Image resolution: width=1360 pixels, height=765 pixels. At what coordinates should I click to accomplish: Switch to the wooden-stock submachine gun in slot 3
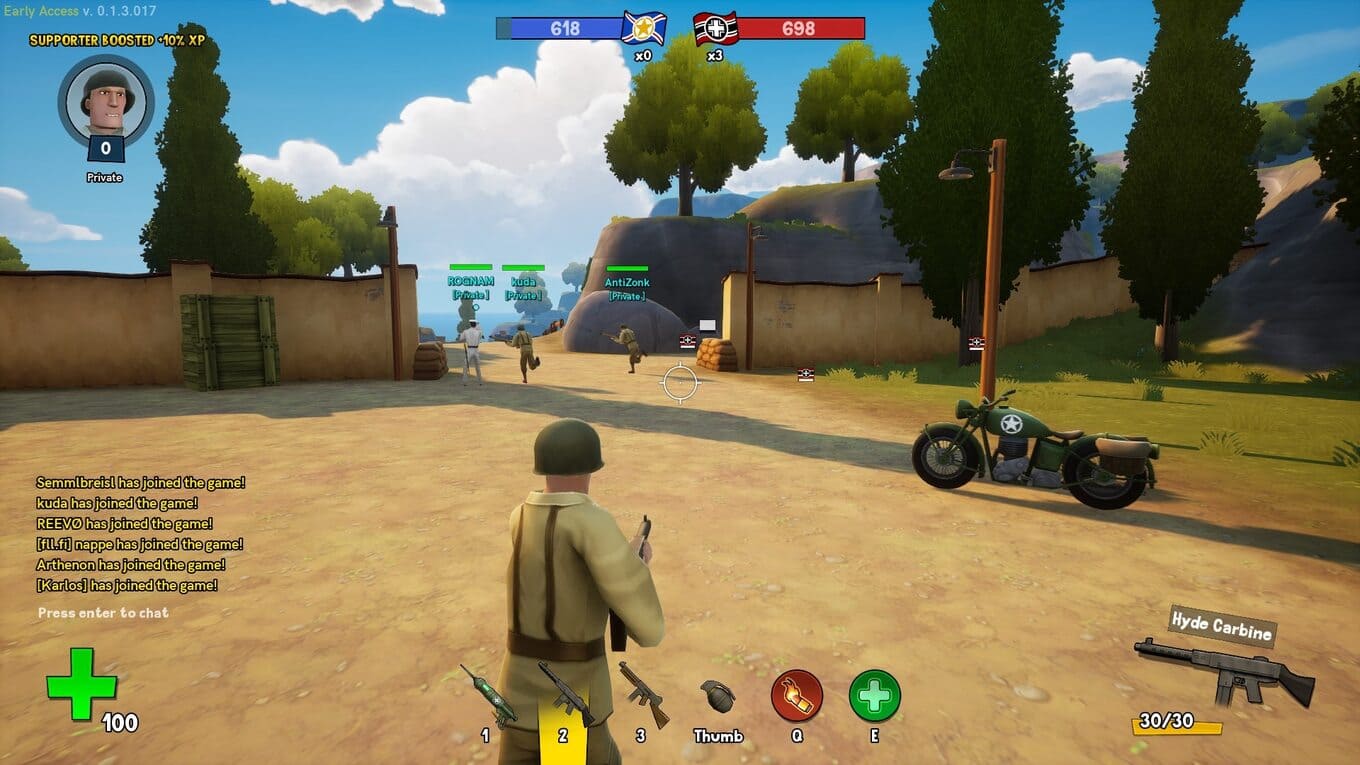click(x=643, y=693)
